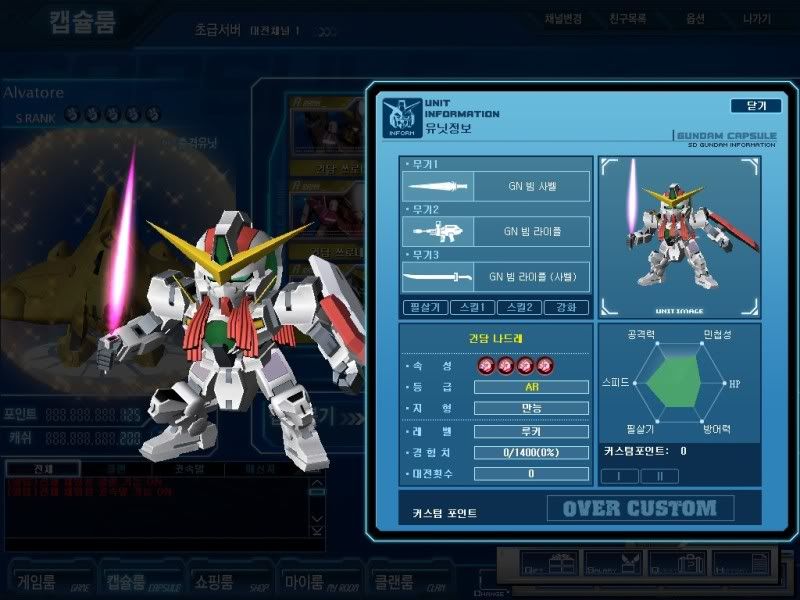The image size is (800, 600).
Task: Select weapon 2 GN 빔 라이플
Action: pos(496,232)
